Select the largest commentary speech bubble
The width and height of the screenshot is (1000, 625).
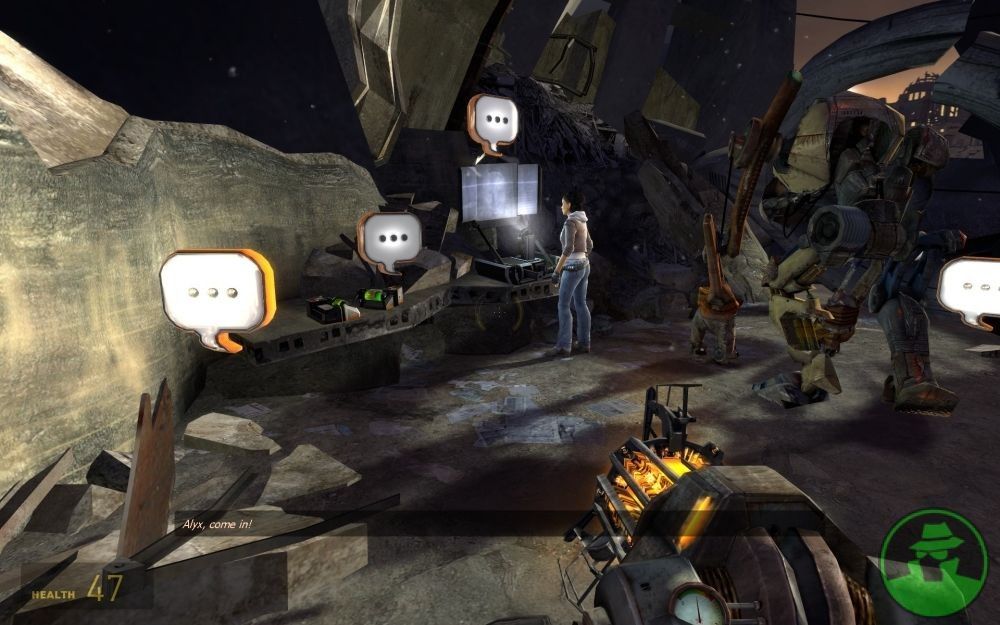pos(216,293)
